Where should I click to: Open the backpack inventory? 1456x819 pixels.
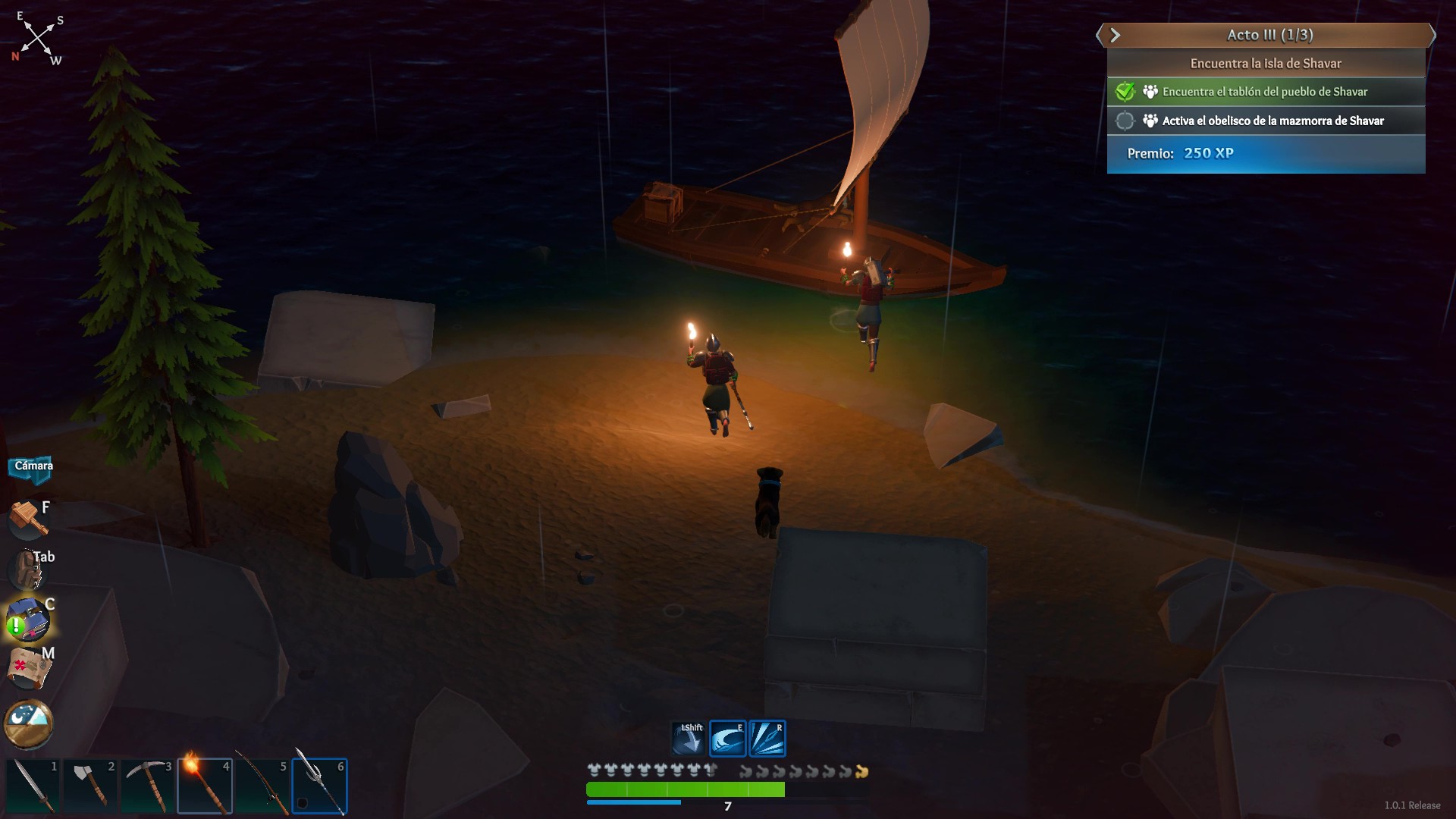tap(29, 569)
